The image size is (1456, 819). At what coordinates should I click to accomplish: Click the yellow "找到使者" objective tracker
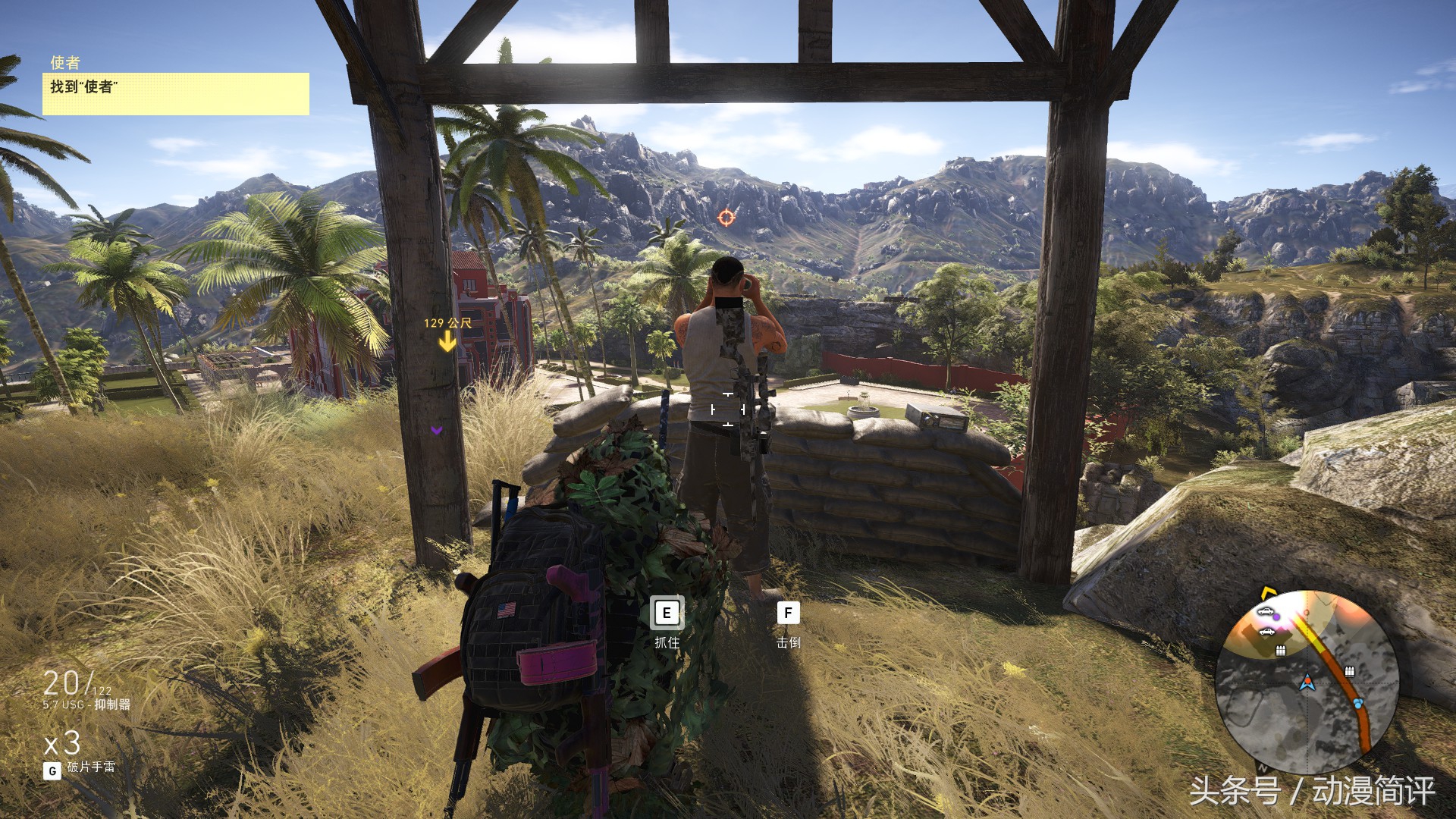click(175, 93)
